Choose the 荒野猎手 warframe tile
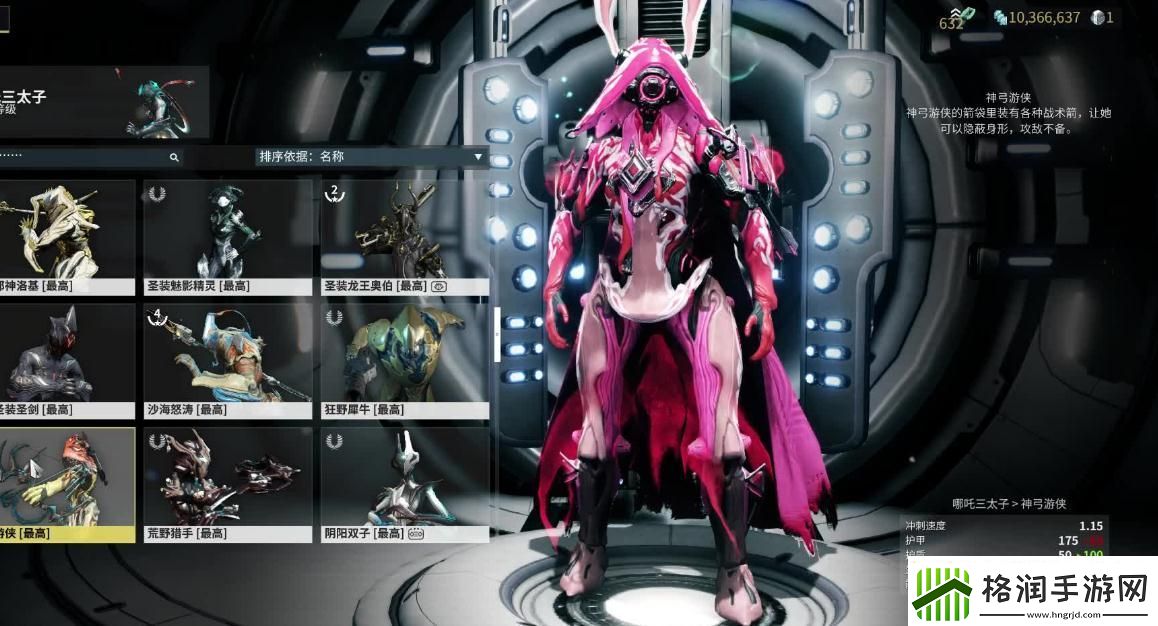The image size is (1158, 626). tap(228, 485)
